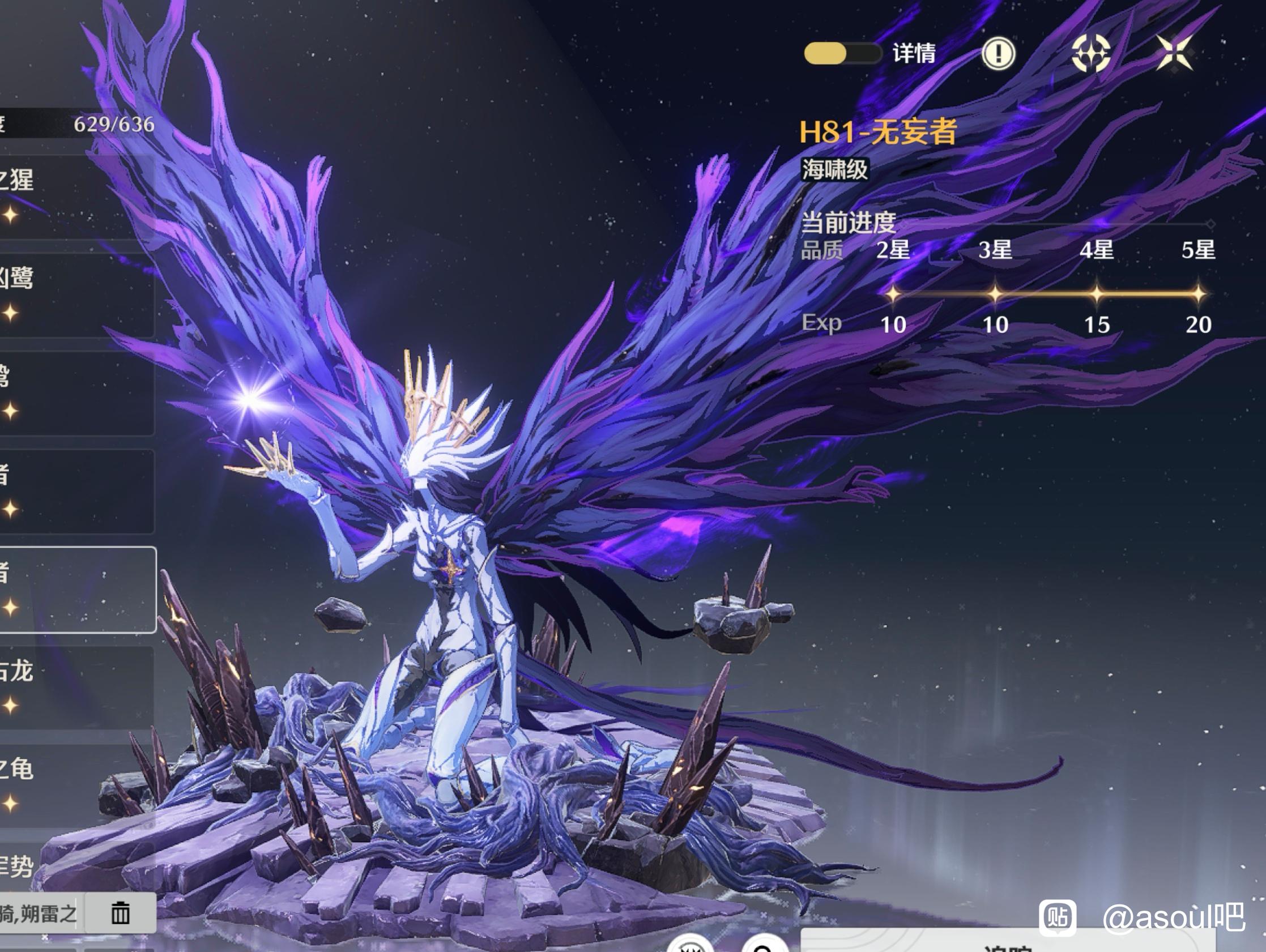Click the round four-star emblem icon
The width and height of the screenshot is (1266, 952).
1090,54
